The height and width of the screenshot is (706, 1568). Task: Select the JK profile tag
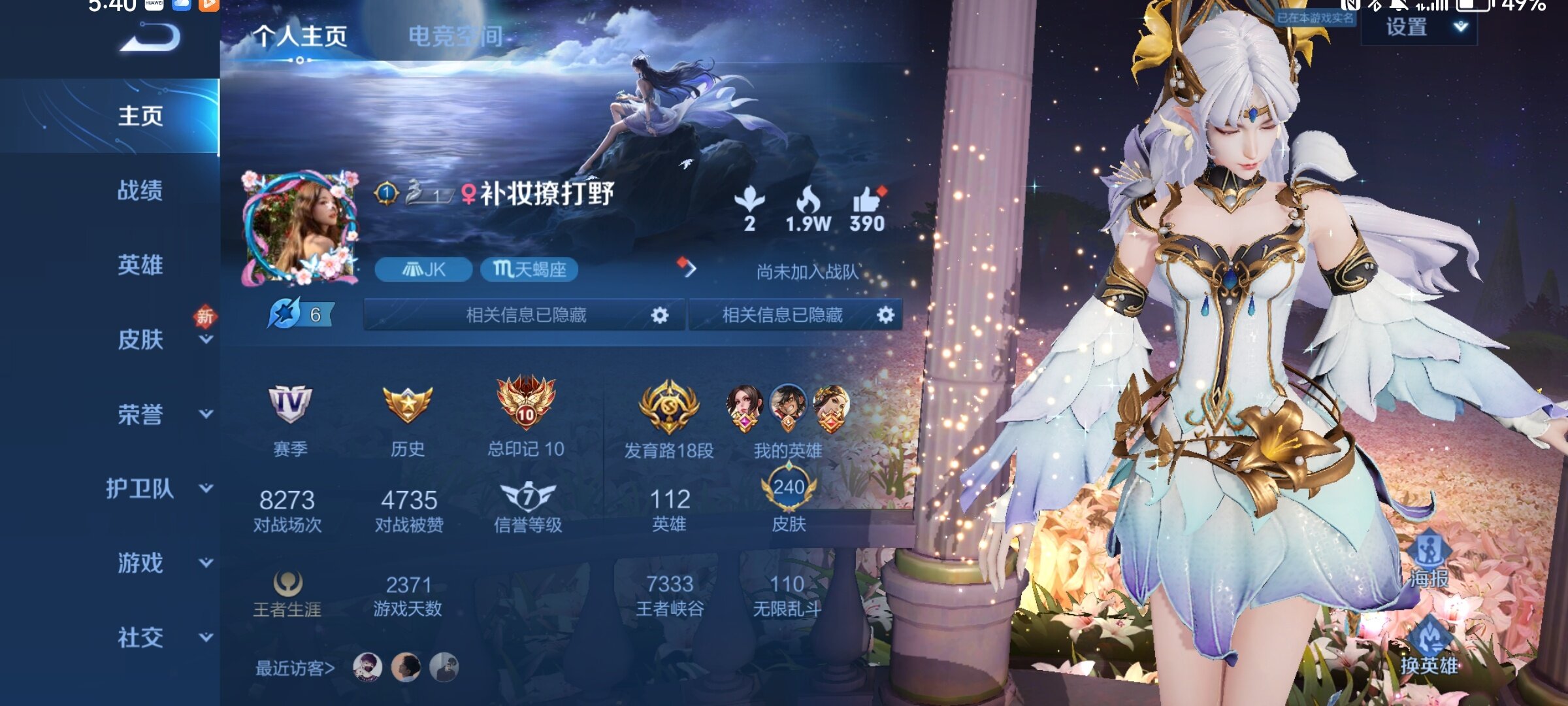[x=423, y=269]
